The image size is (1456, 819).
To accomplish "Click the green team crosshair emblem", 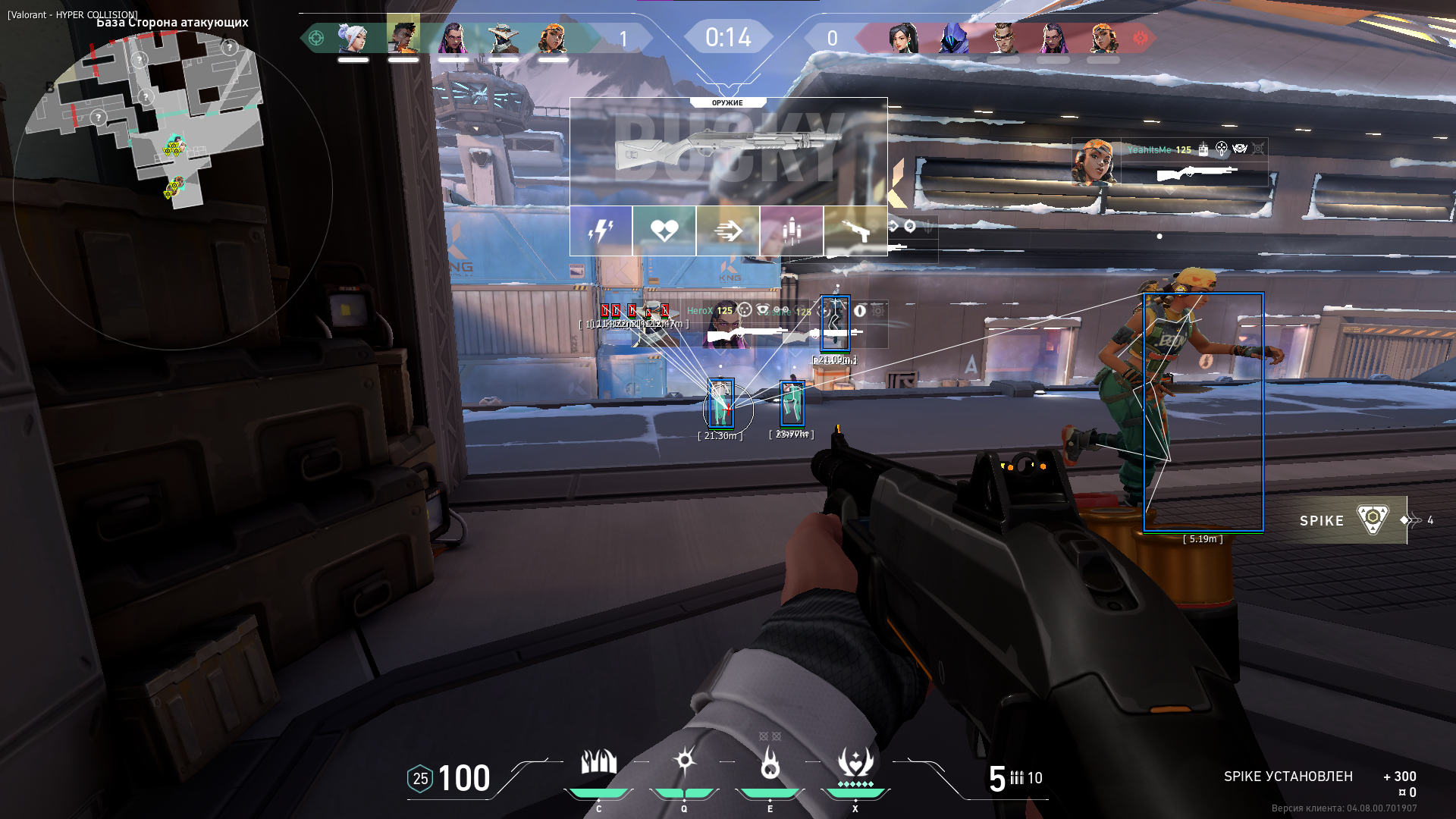I will (316, 37).
